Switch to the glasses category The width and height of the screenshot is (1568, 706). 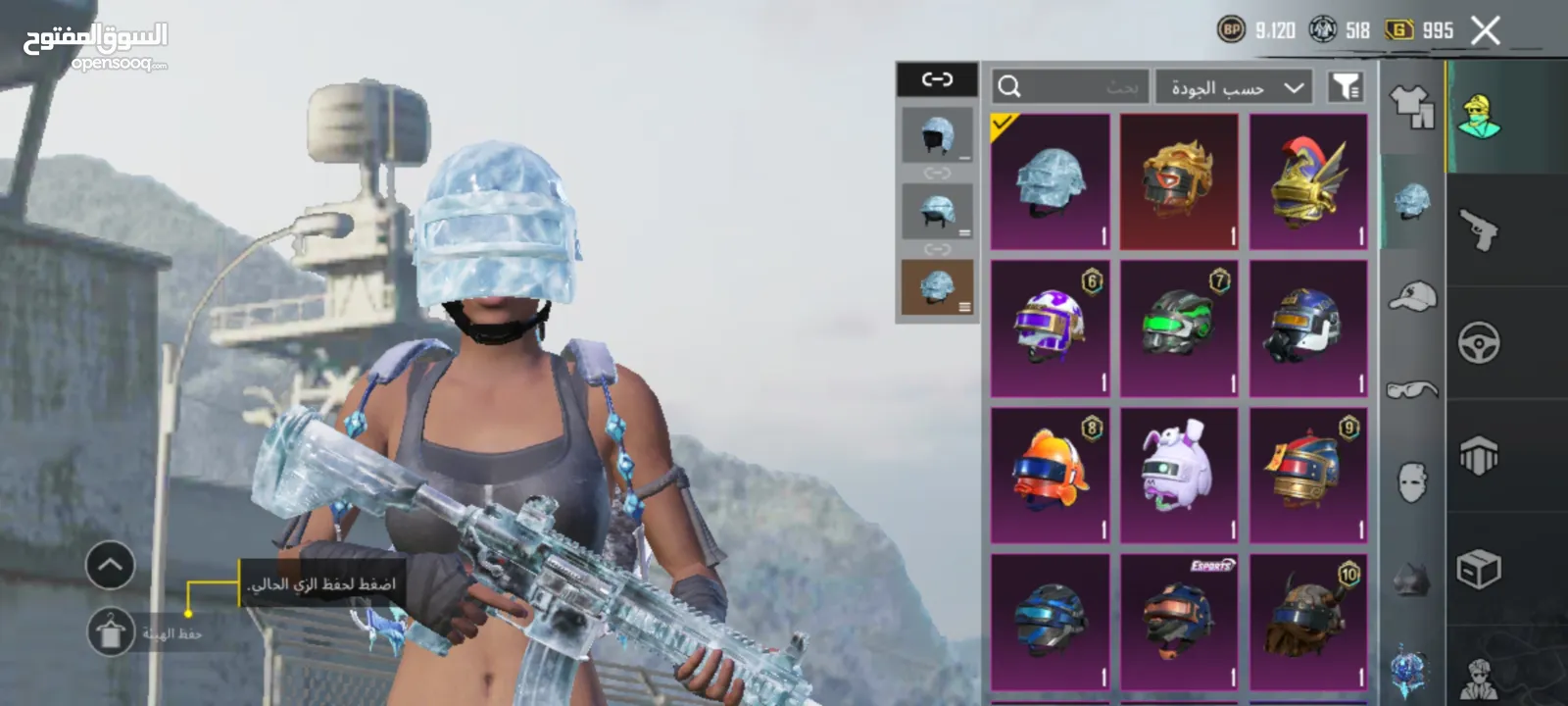pyautogui.click(x=1411, y=389)
